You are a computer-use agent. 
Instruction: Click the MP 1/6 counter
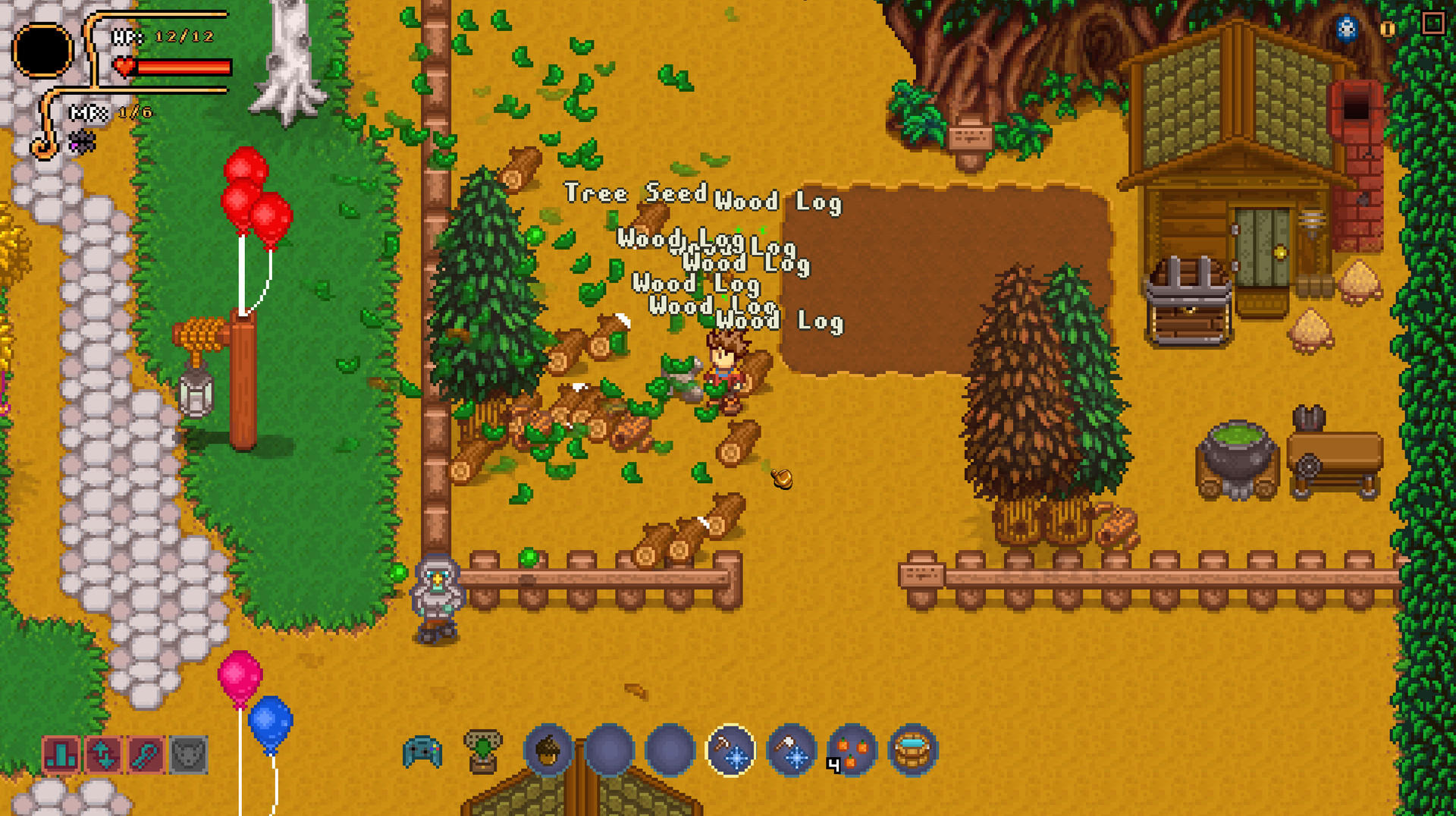[x=110, y=115]
